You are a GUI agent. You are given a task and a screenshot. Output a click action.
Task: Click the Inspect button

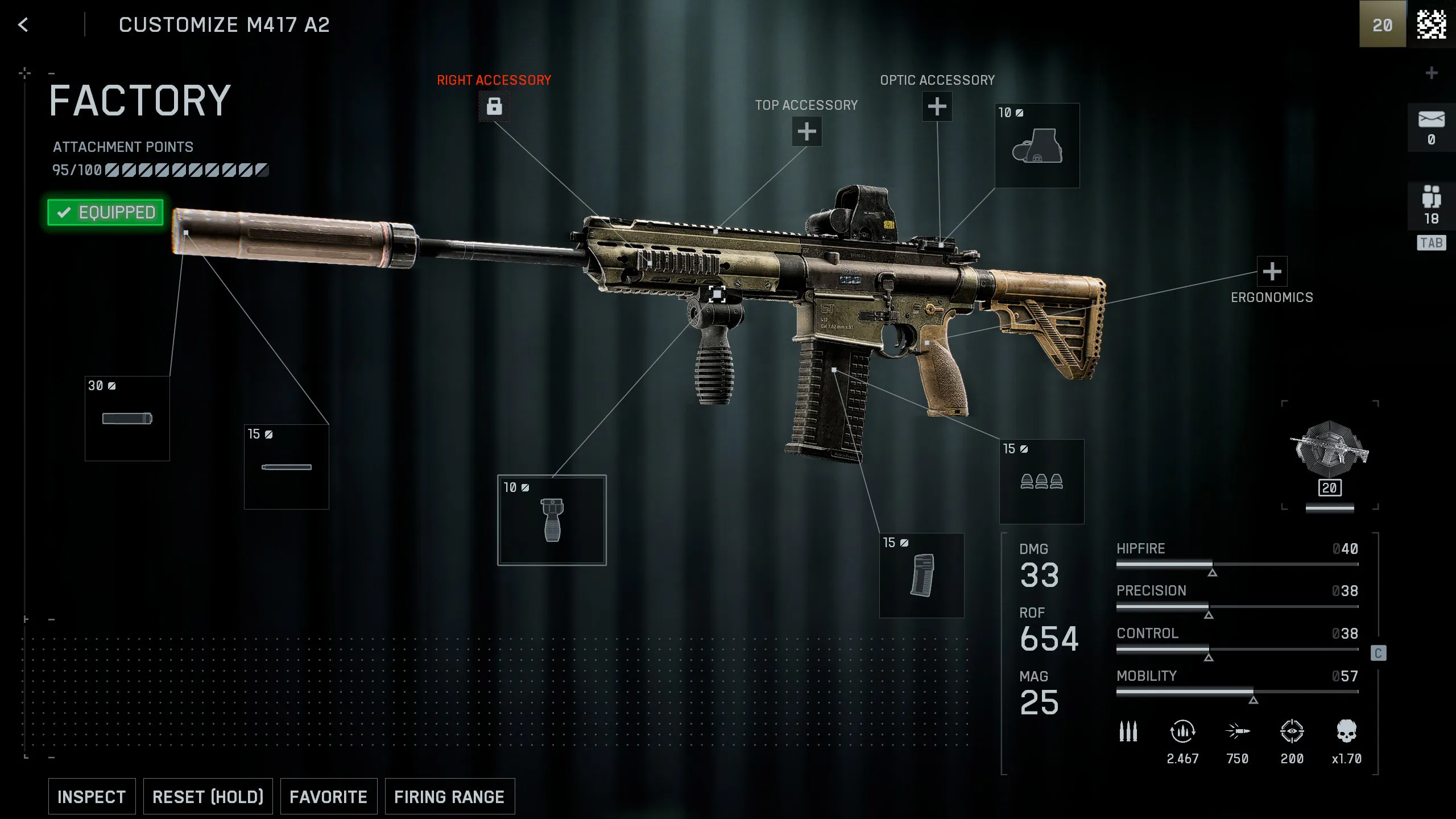point(92,796)
